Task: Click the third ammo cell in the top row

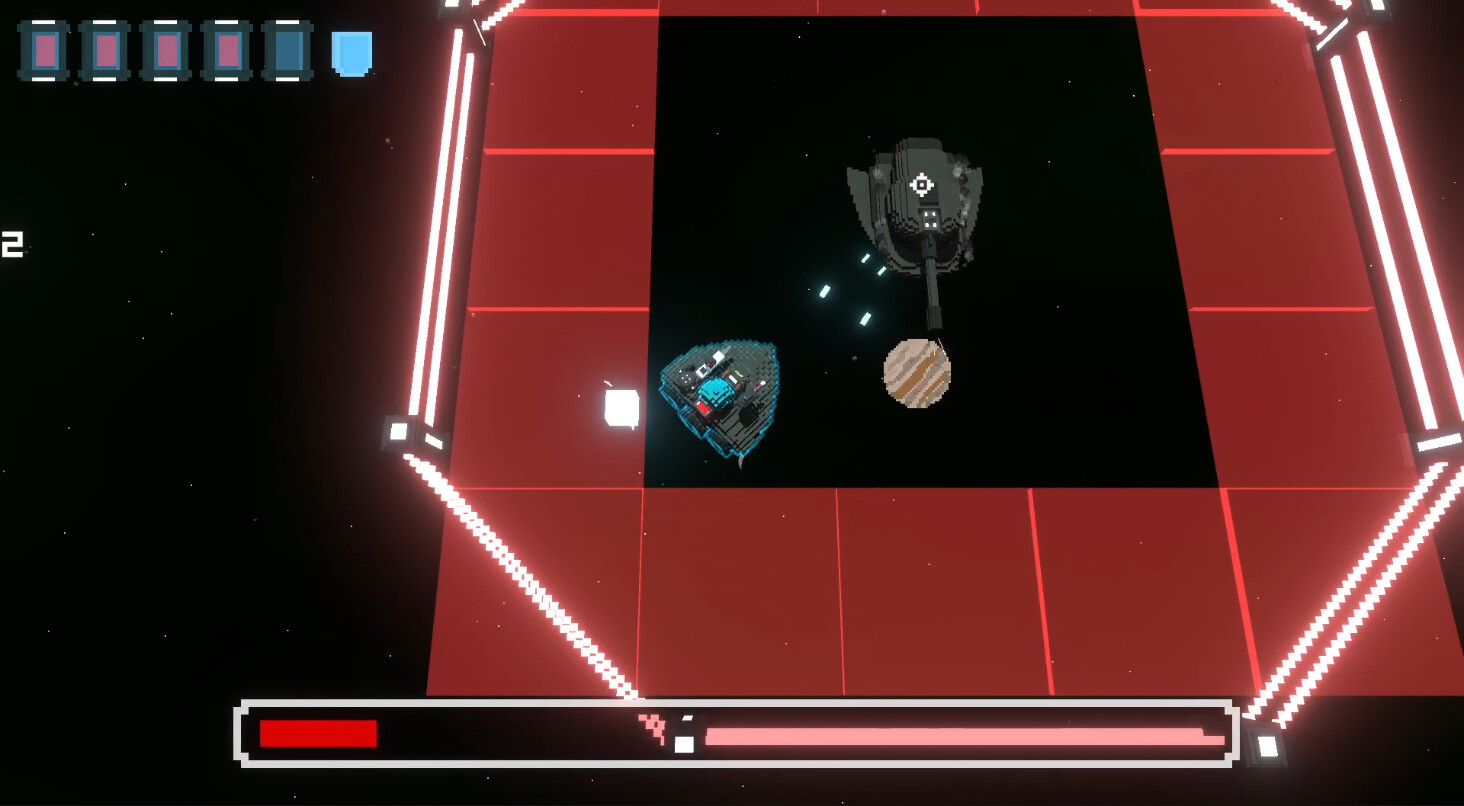Action: 166,50
